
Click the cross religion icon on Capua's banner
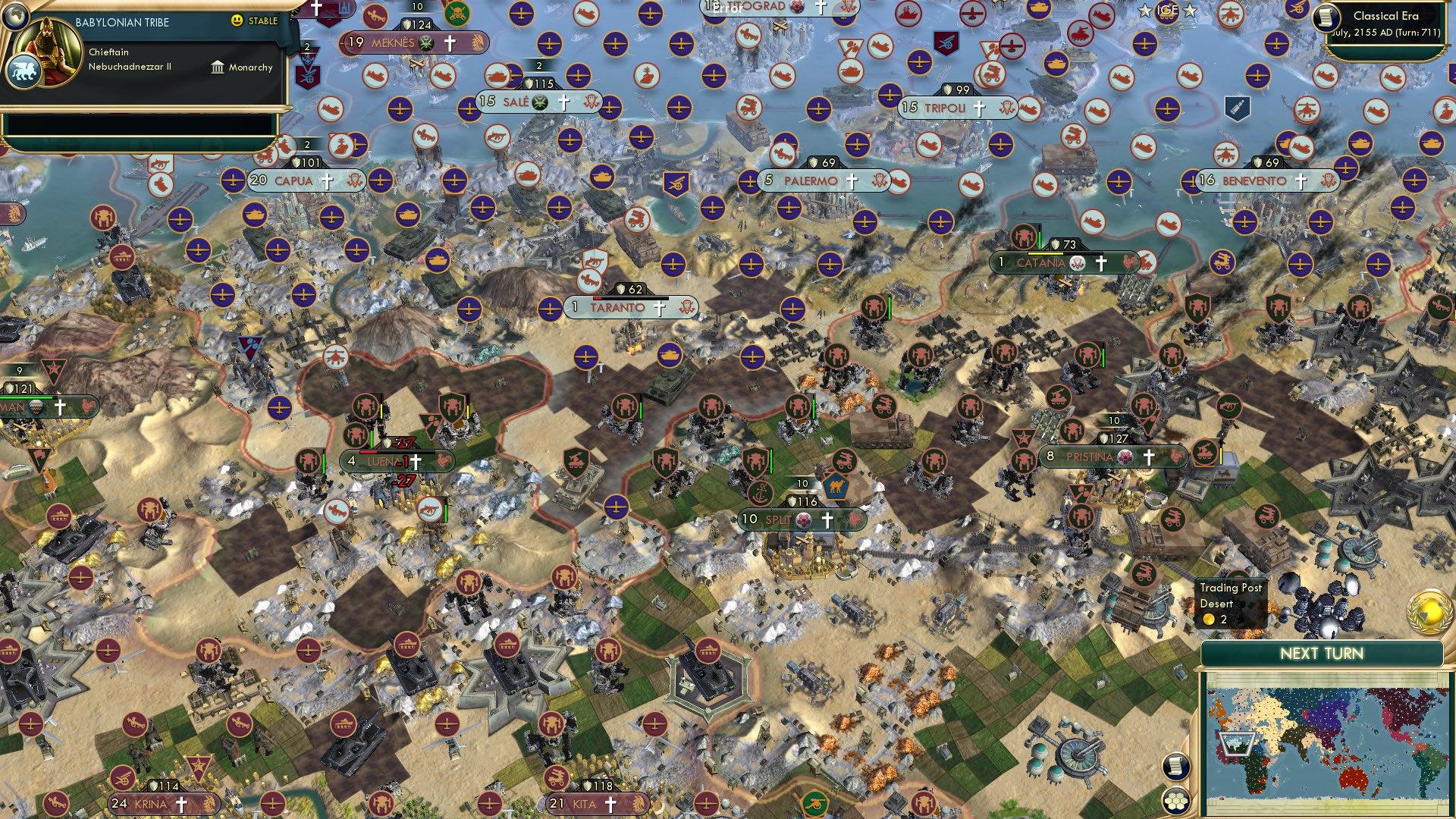click(x=326, y=181)
